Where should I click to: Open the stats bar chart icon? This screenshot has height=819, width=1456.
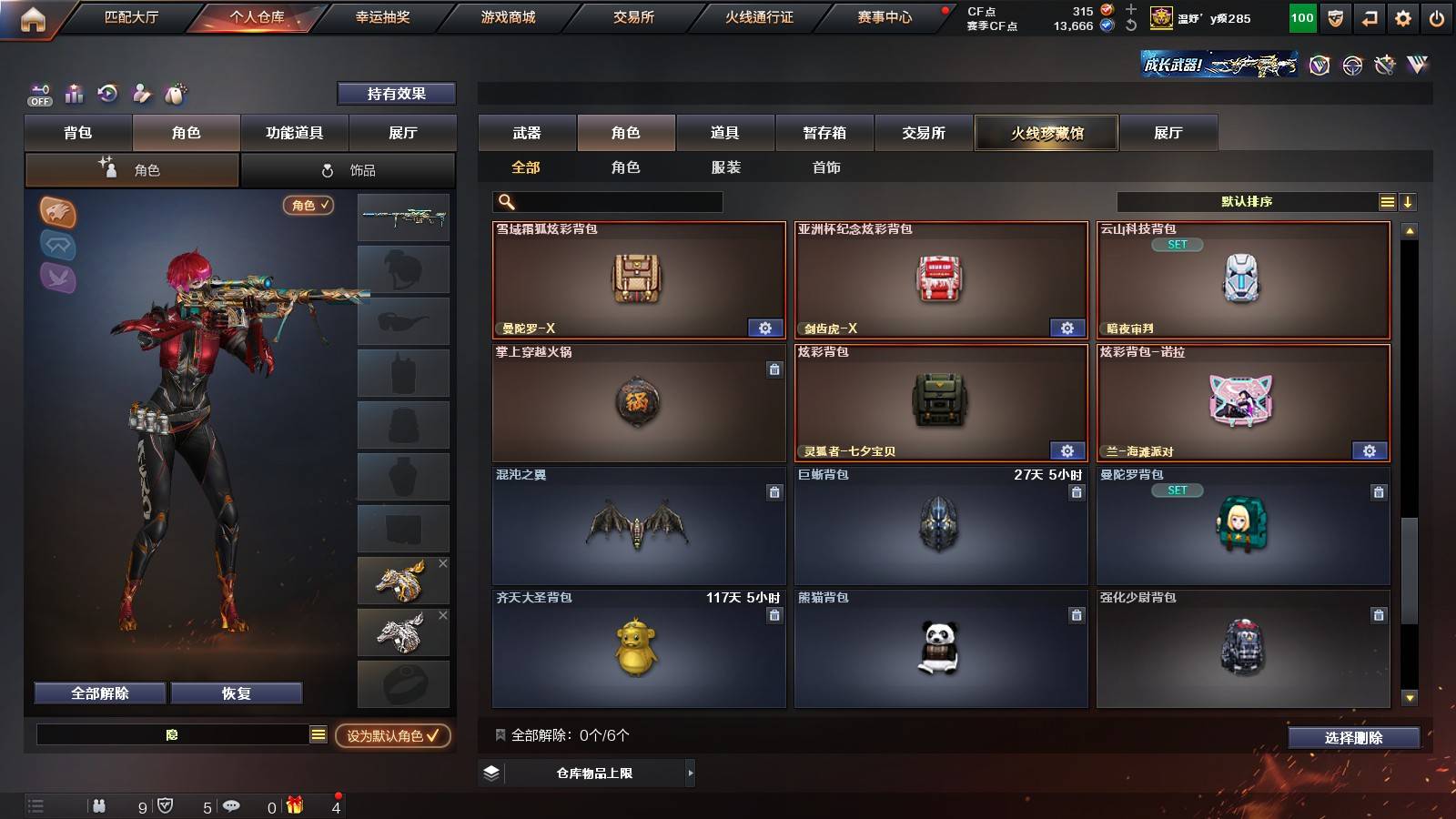pyautogui.click(x=74, y=93)
